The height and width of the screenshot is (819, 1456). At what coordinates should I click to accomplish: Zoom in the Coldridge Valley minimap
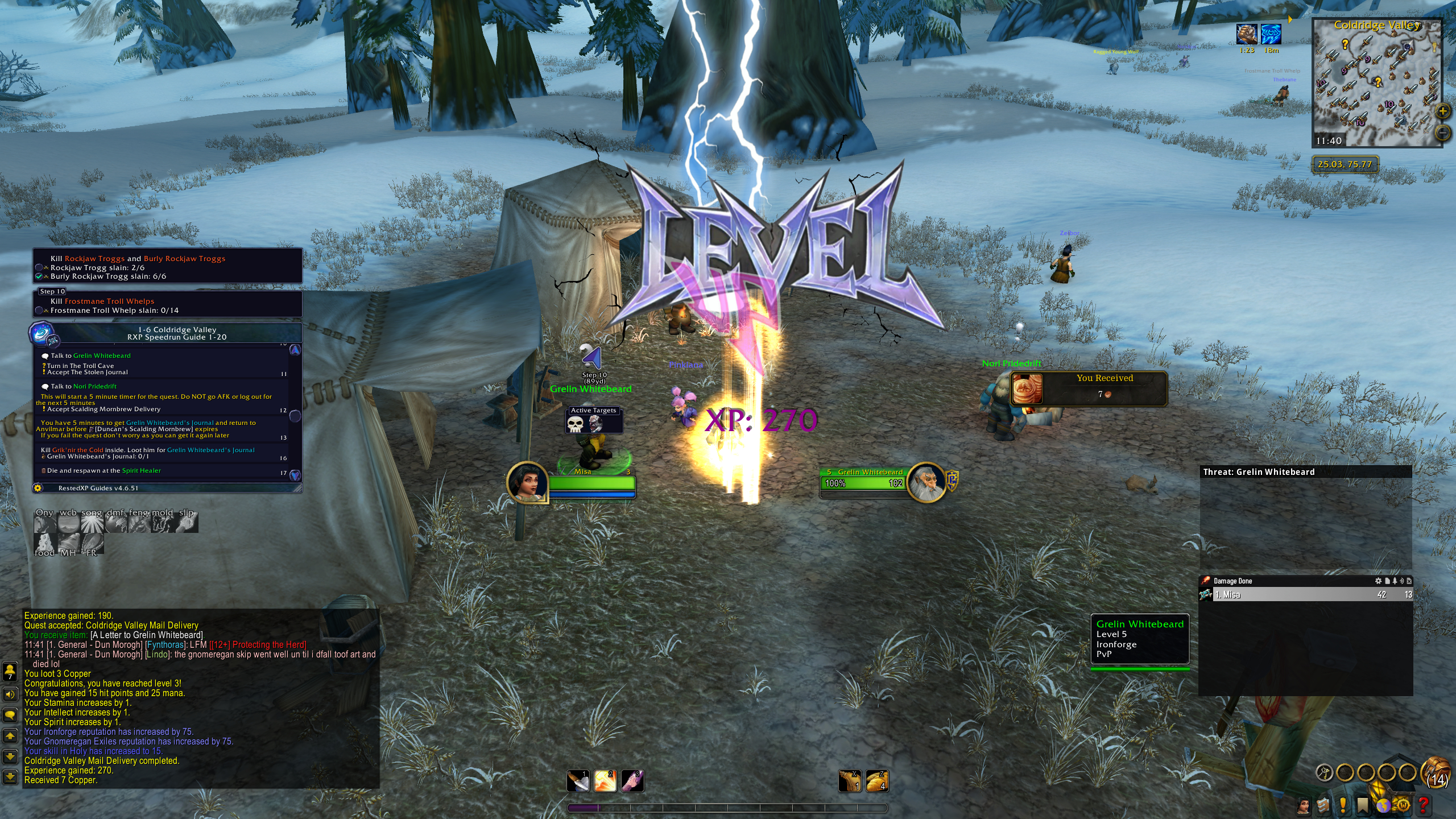click(x=1442, y=111)
